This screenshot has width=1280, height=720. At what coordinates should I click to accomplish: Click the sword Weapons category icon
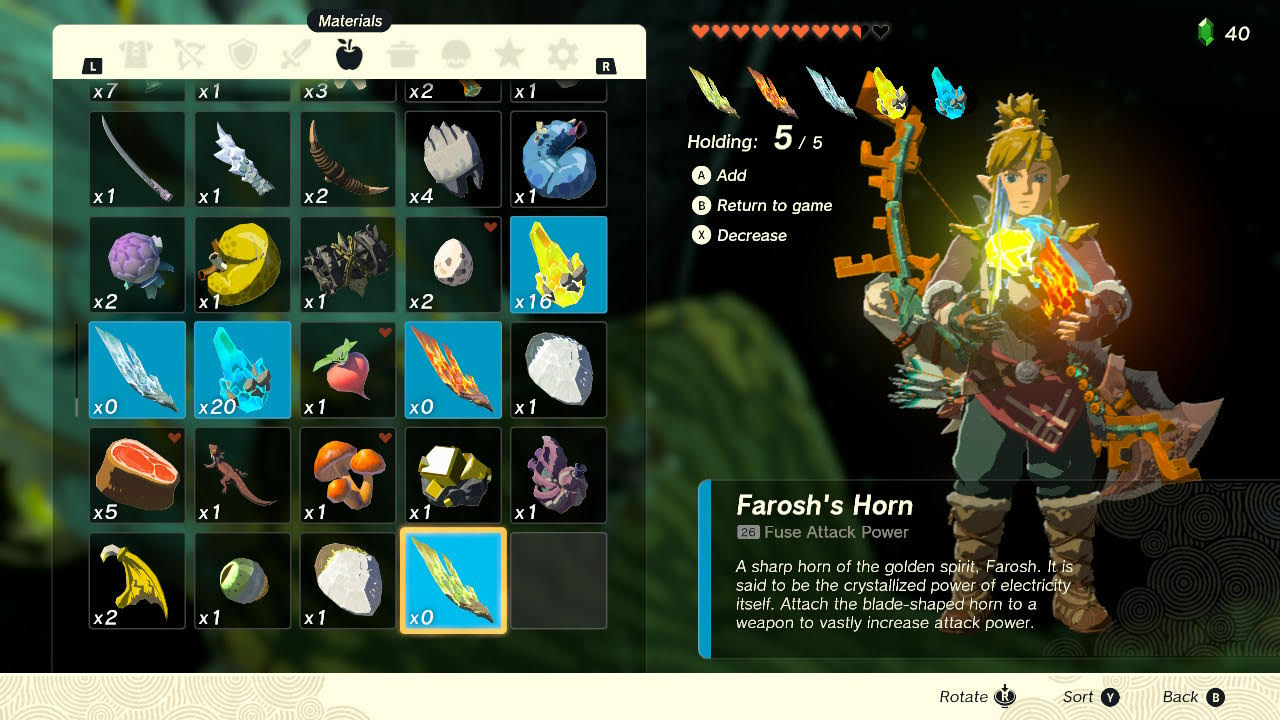click(297, 55)
